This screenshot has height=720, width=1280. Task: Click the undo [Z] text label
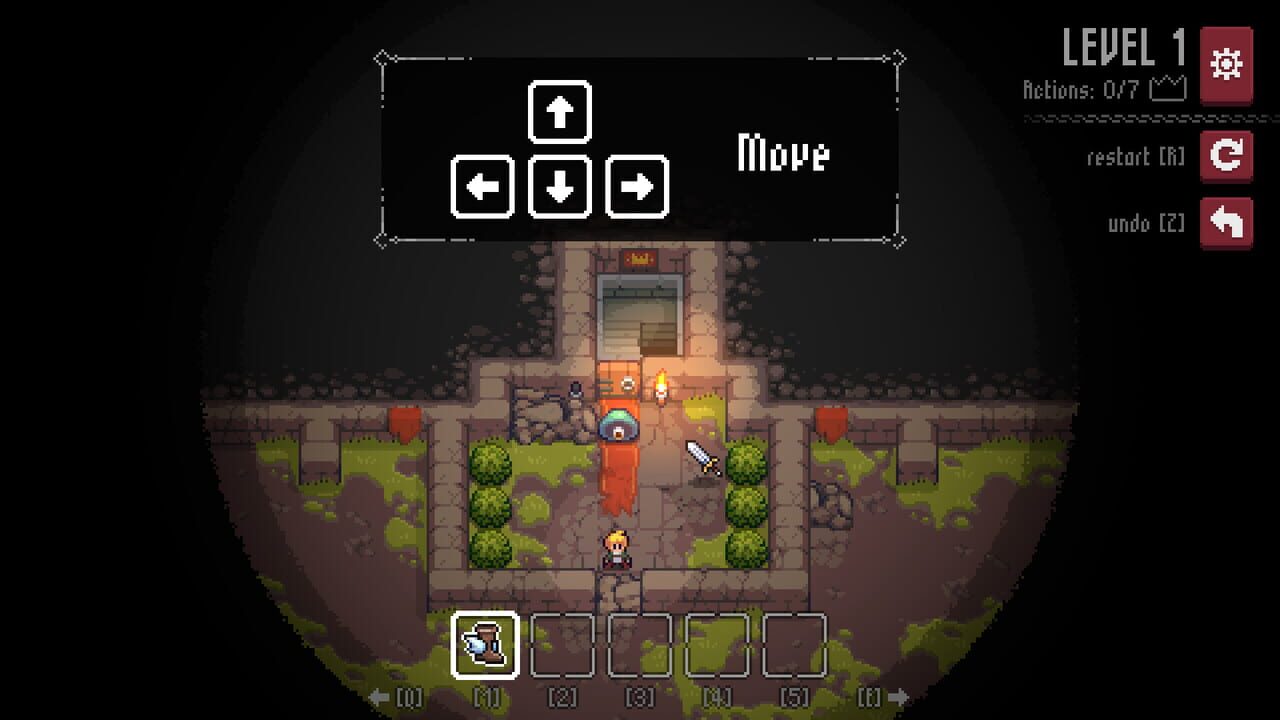(1147, 222)
